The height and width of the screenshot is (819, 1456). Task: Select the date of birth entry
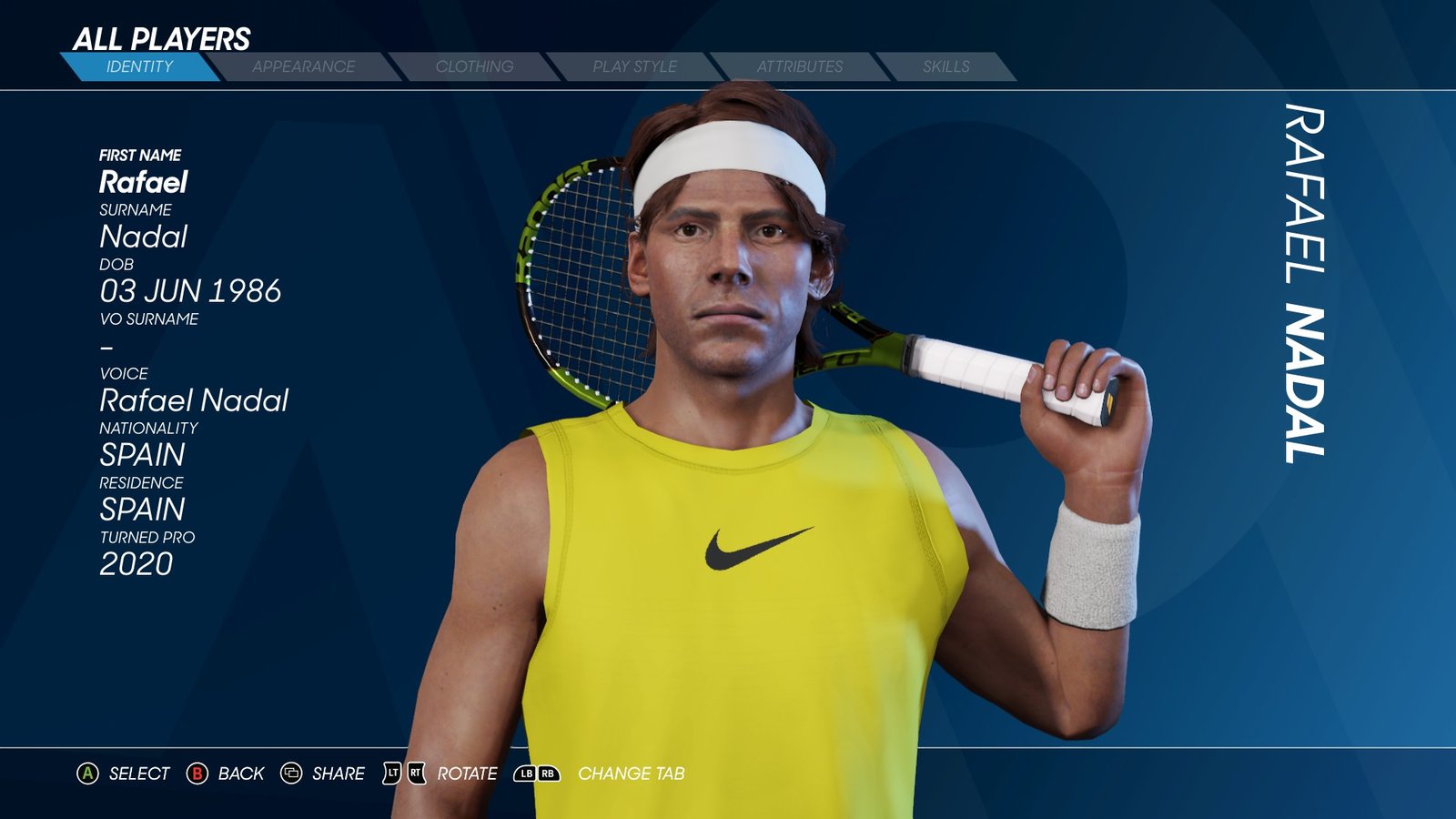[190, 291]
